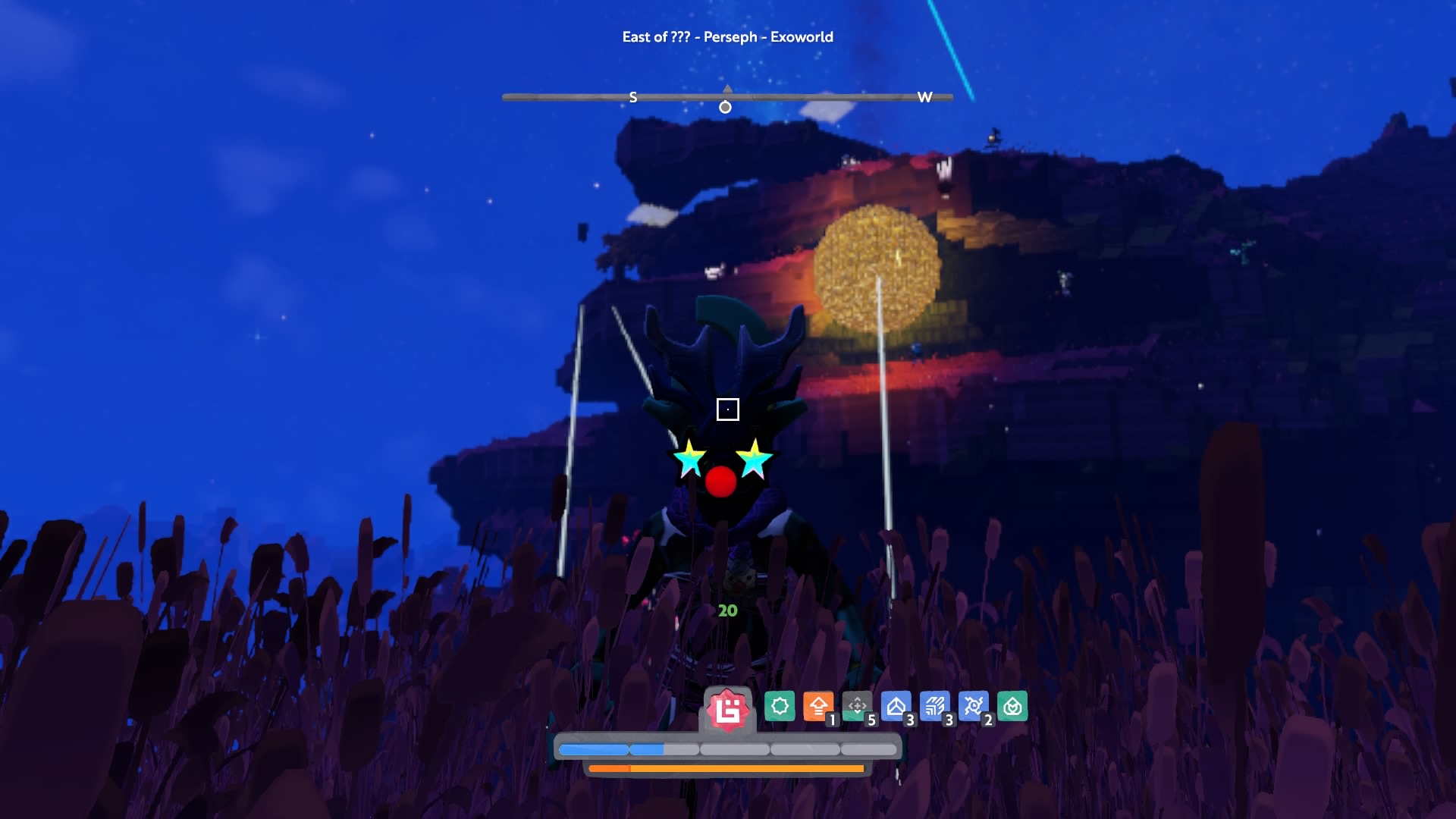Select the green star-outline status icon
Image resolution: width=1456 pixels, height=819 pixels.
point(779,707)
